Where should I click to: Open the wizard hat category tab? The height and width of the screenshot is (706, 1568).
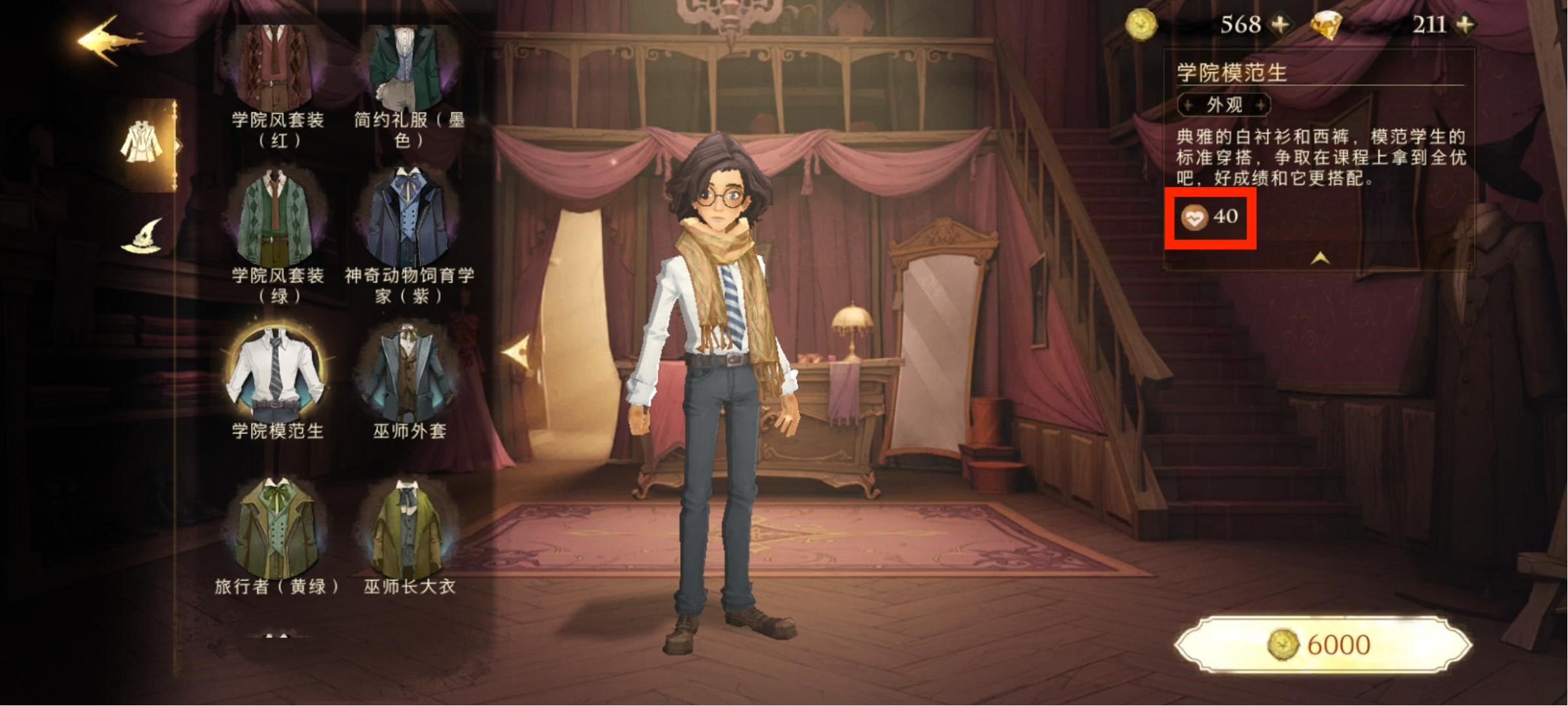142,237
